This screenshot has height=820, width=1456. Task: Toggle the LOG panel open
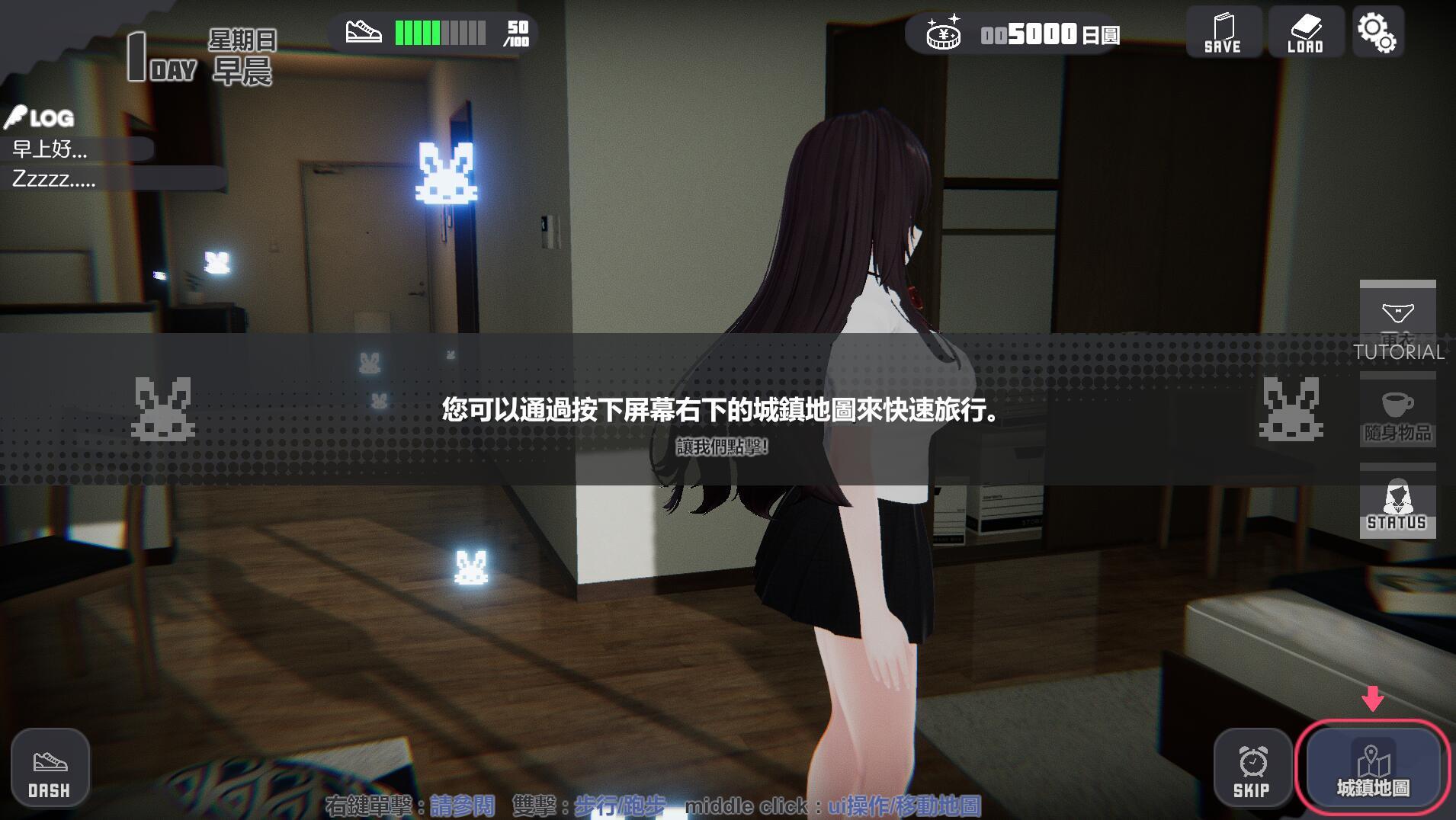pyautogui.click(x=42, y=117)
